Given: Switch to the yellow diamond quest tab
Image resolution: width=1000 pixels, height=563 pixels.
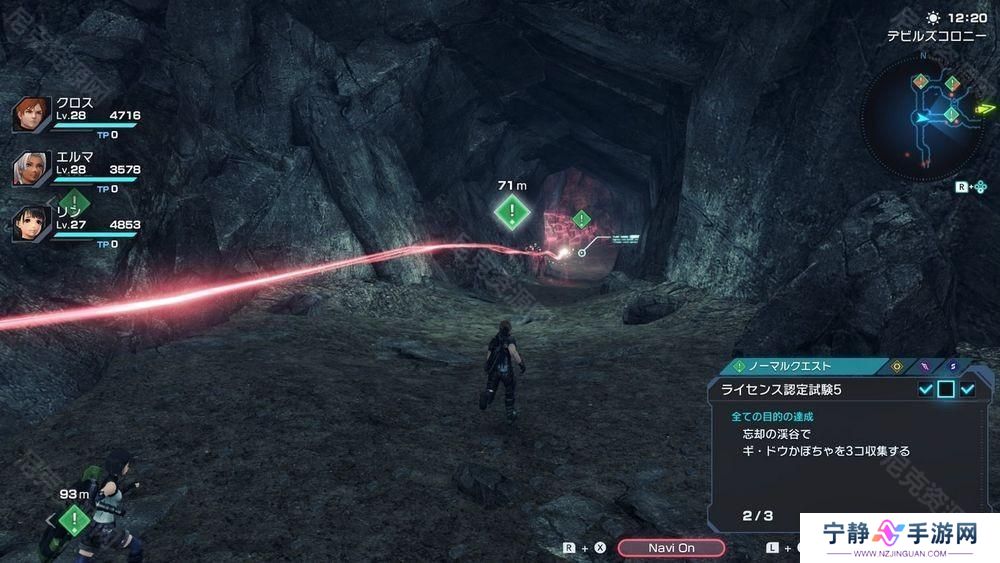Looking at the screenshot, I should pos(896,366).
